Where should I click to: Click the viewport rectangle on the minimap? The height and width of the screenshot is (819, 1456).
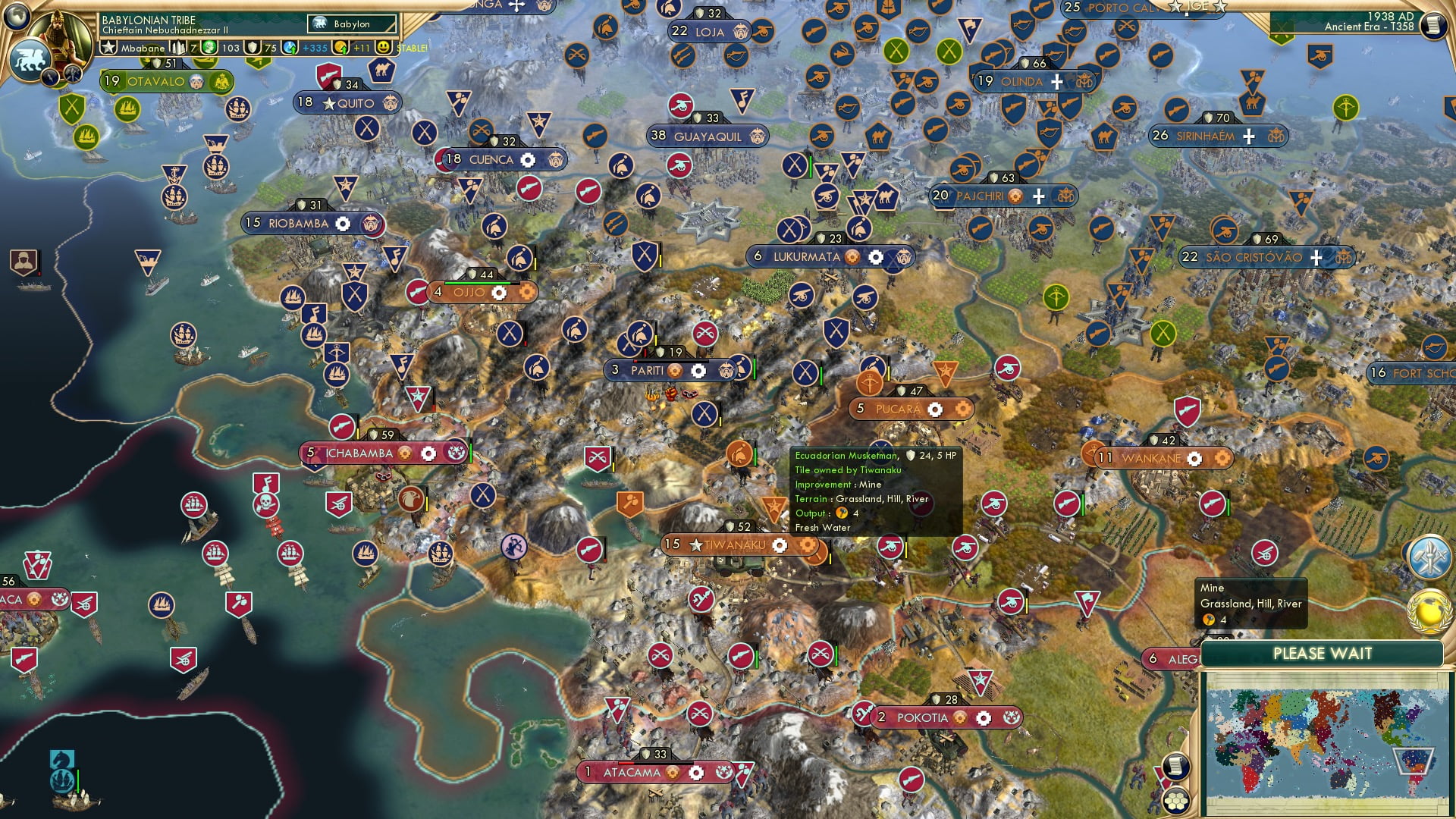click(x=1414, y=761)
